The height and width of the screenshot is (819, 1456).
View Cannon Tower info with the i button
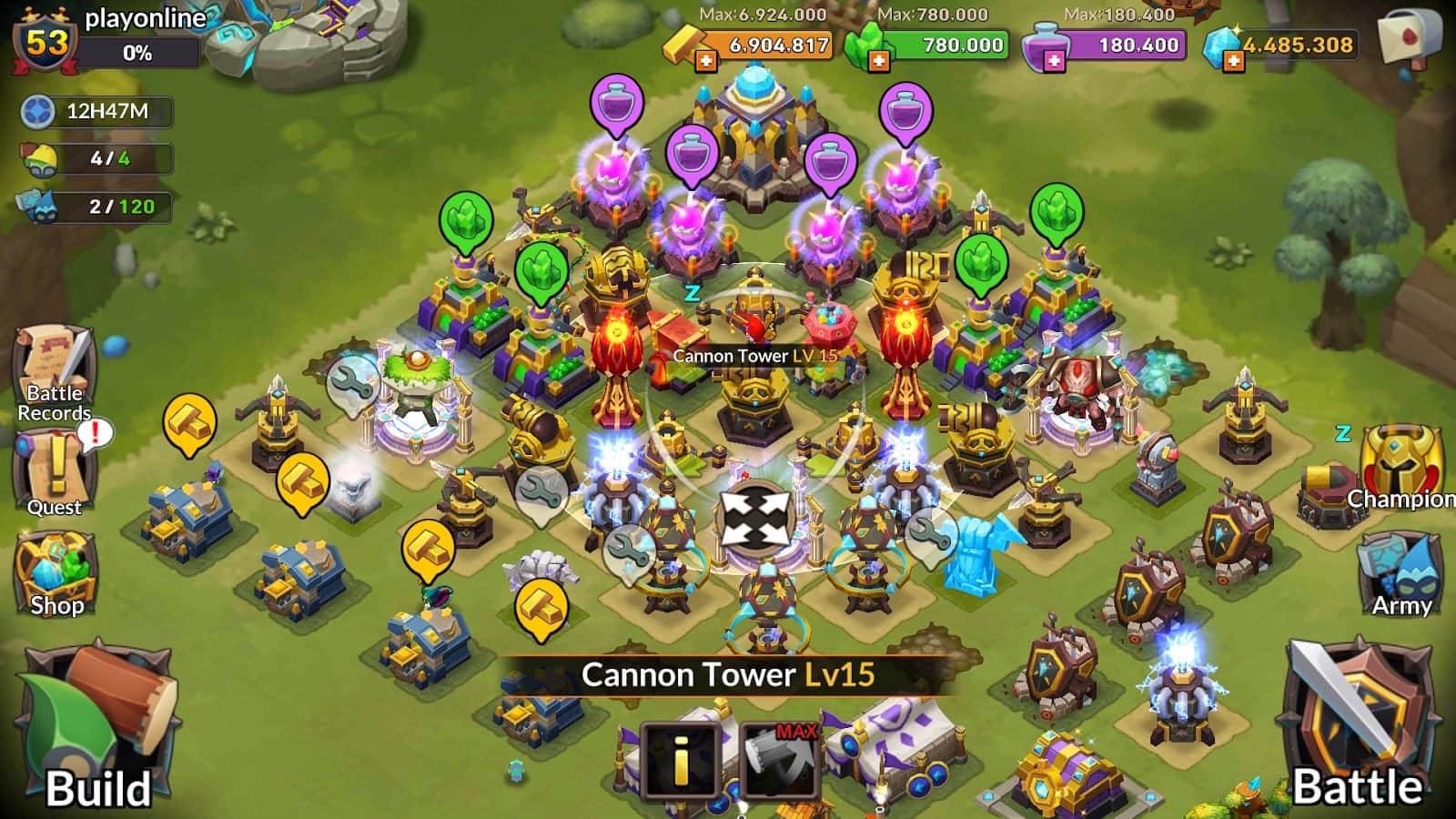pyautogui.click(x=678, y=757)
